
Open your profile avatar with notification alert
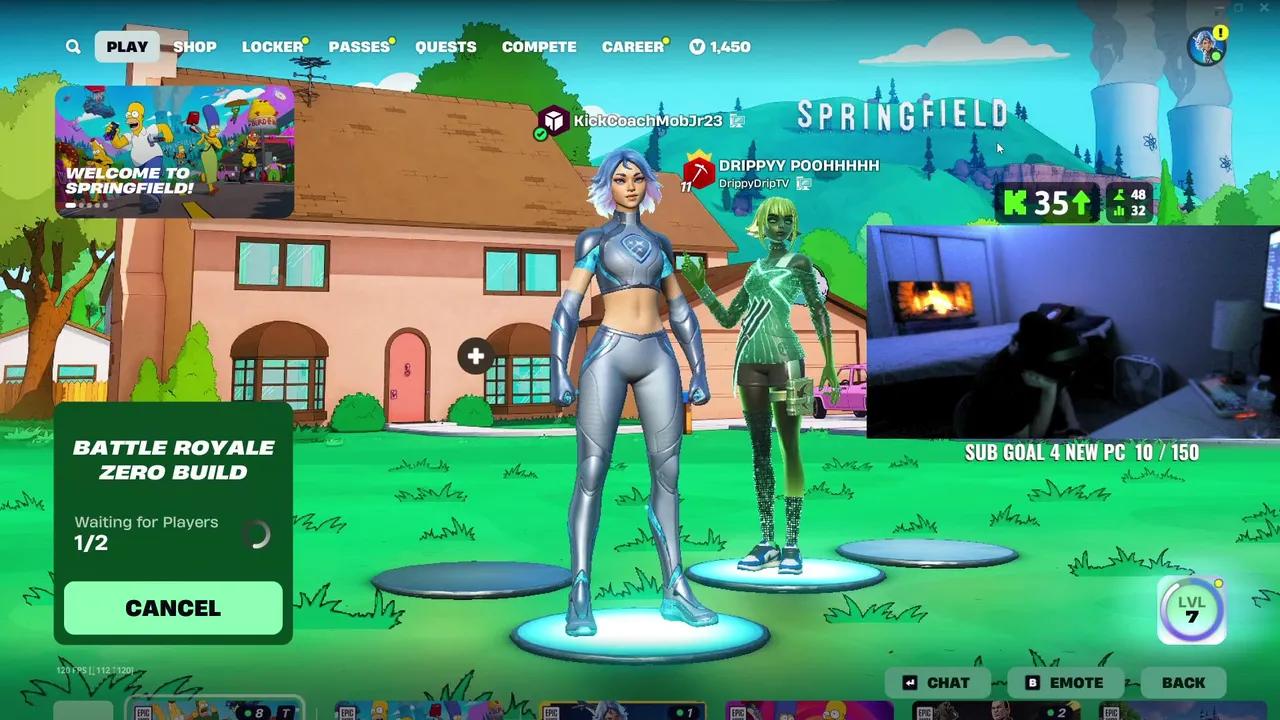coord(1207,46)
